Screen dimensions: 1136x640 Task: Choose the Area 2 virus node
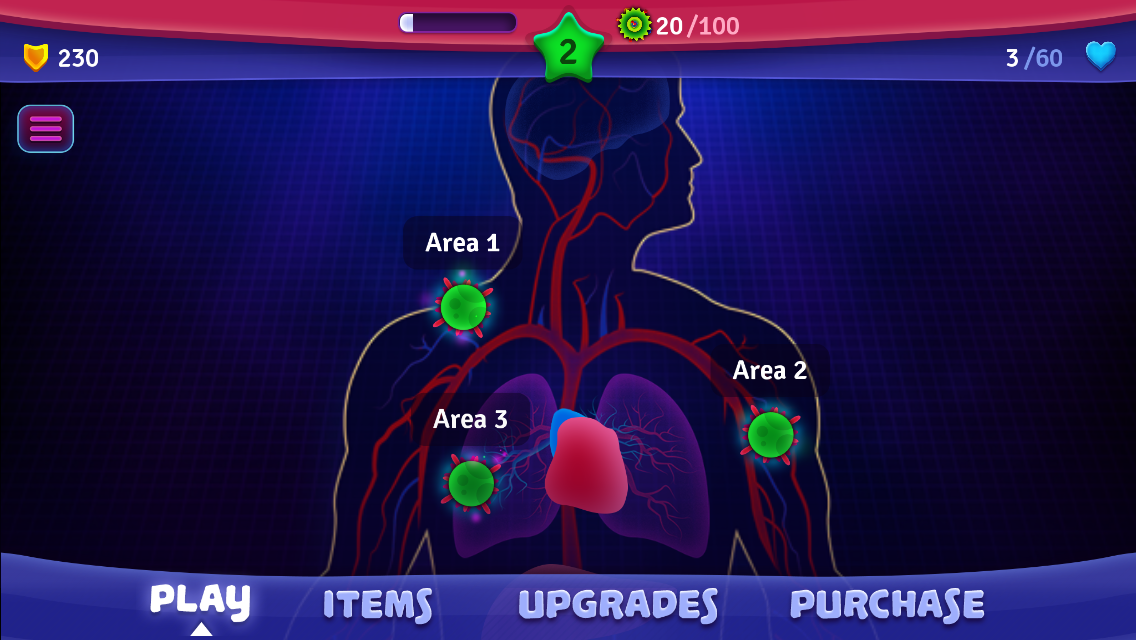(x=770, y=434)
